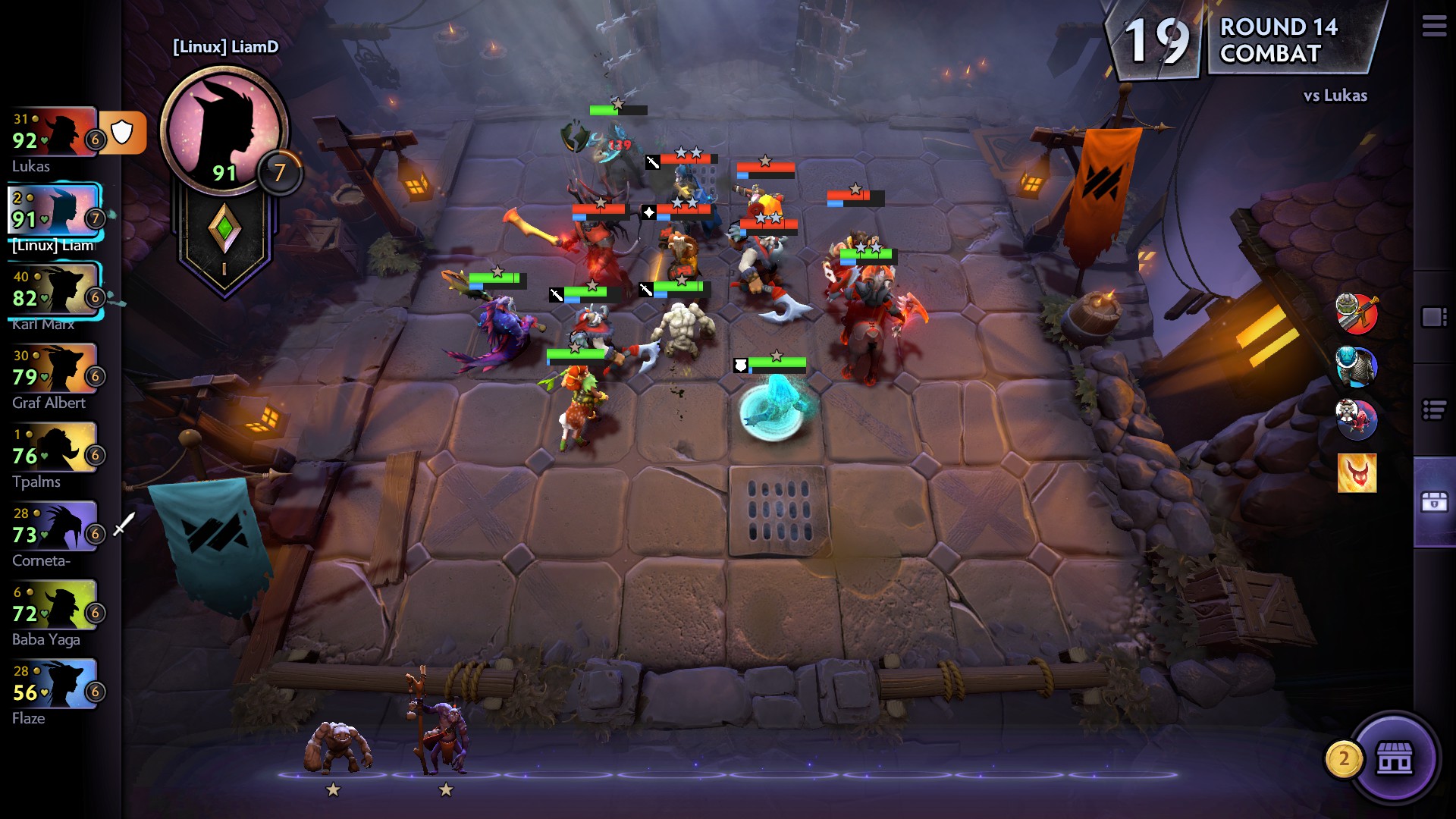Select the staff-wielding unit on the bench
The image size is (1456, 819).
tap(438, 732)
